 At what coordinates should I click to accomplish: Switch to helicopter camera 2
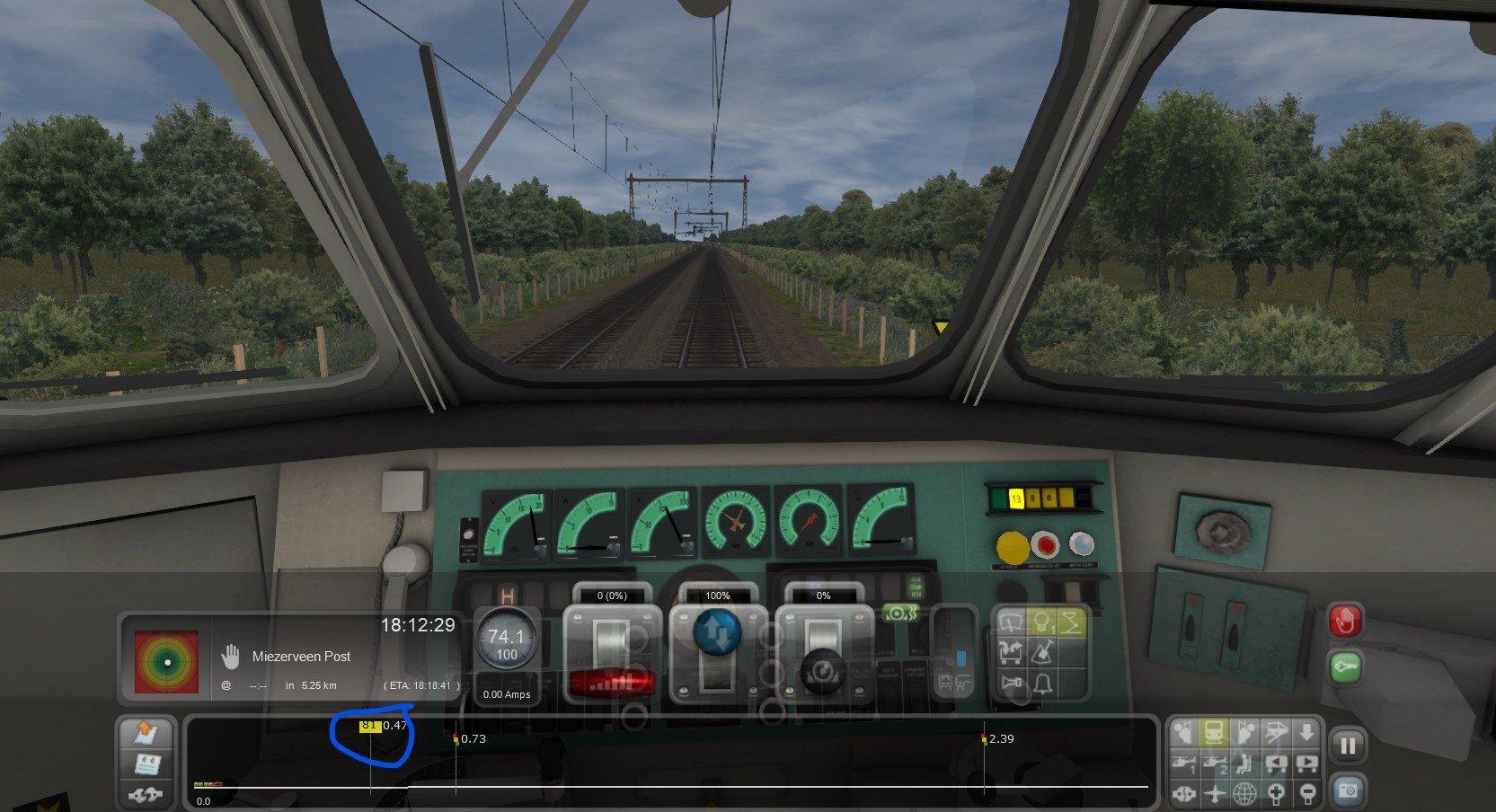click(x=1214, y=764)
